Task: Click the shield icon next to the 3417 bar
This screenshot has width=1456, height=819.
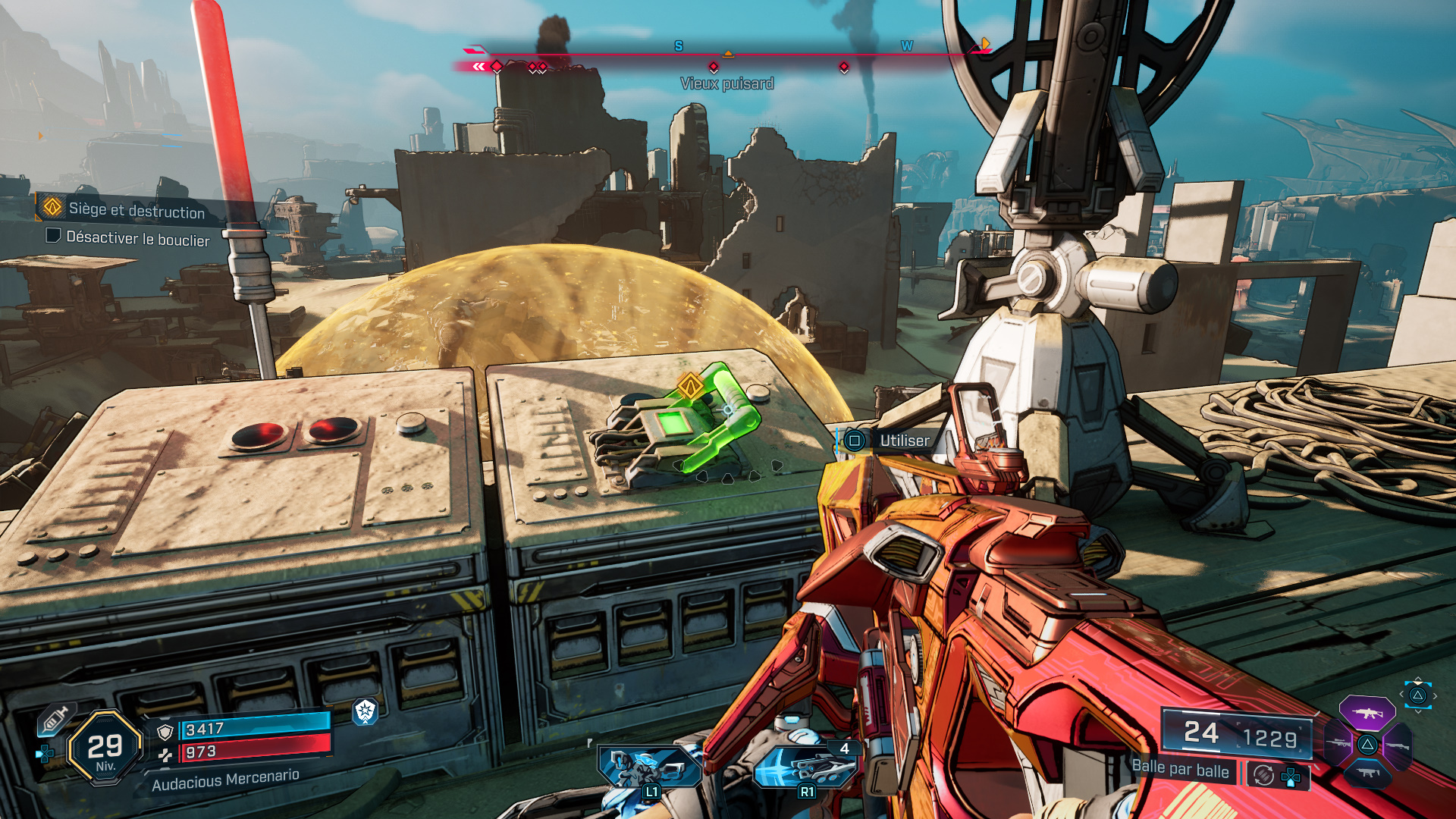Action: (x=165, y=733)
